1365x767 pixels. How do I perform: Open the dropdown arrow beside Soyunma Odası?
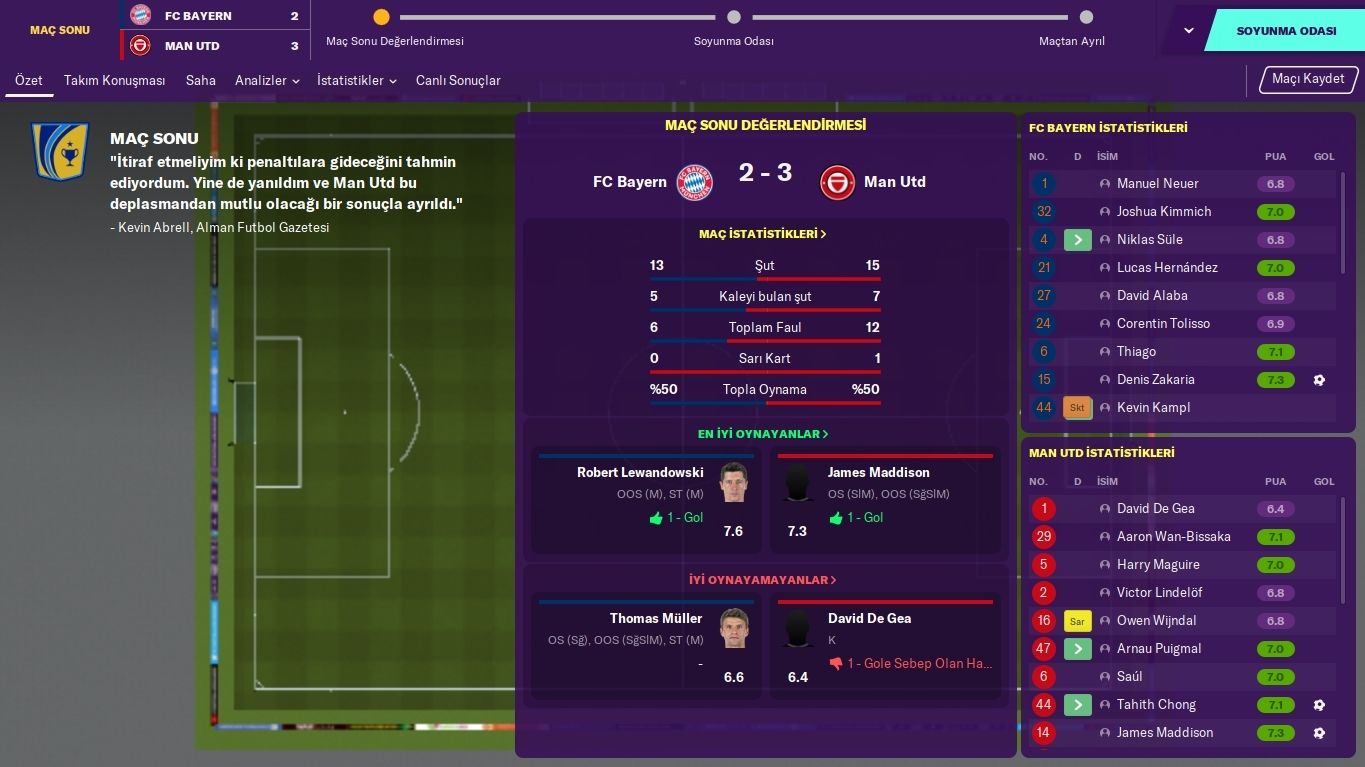pyautogui.click(x=1188, y=31)
